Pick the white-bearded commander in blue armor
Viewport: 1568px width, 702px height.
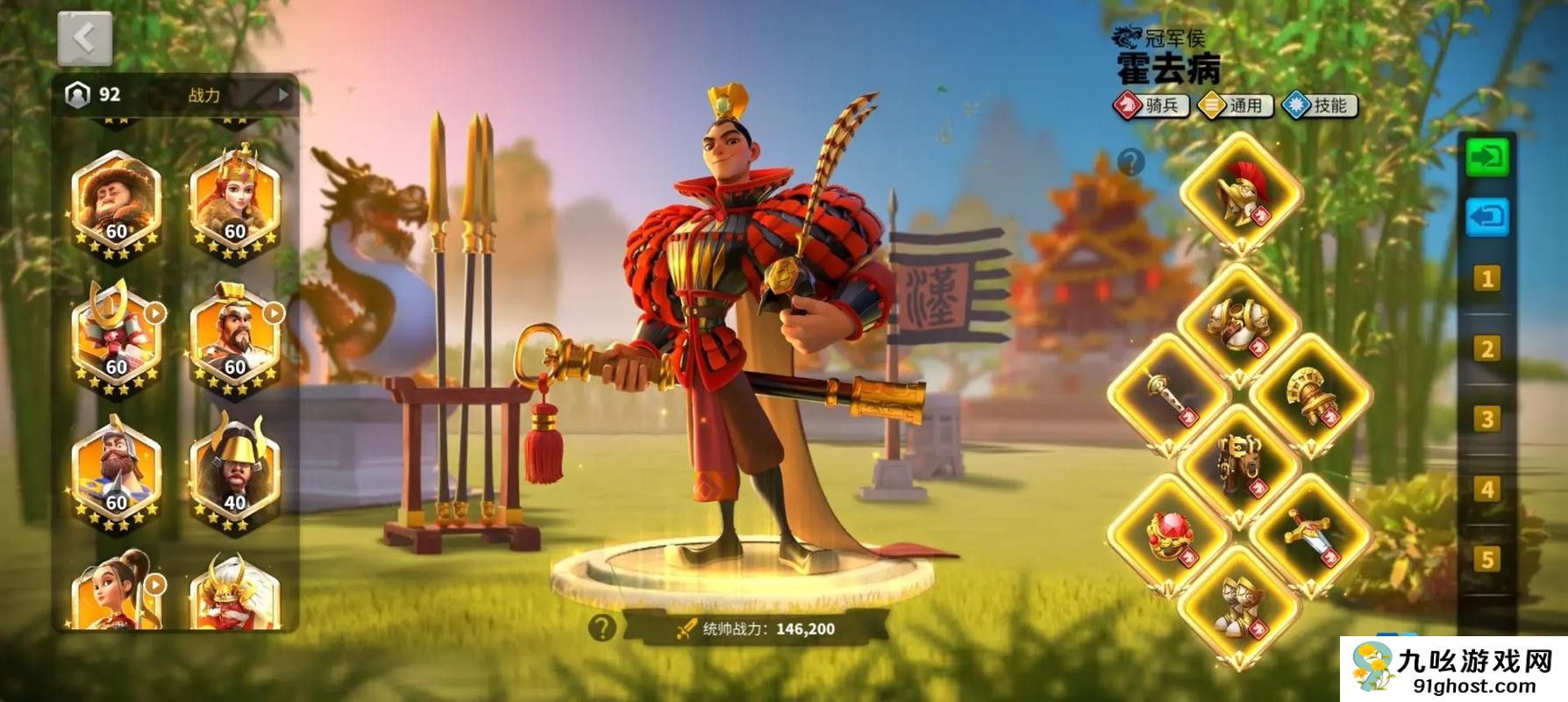pos(117,476)
